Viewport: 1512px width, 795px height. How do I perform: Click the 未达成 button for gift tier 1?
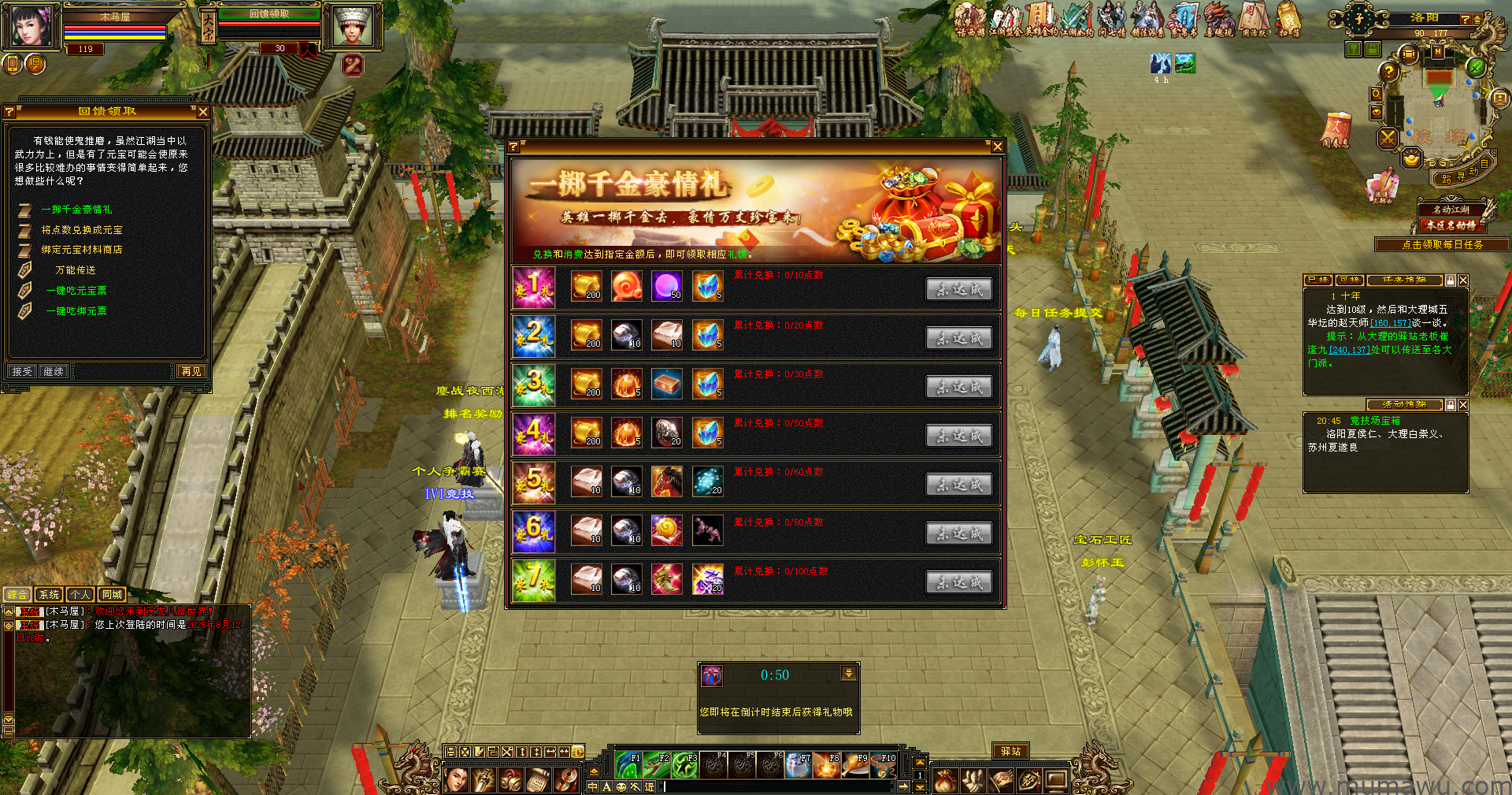pyautogui.click(x=958, y=289)
